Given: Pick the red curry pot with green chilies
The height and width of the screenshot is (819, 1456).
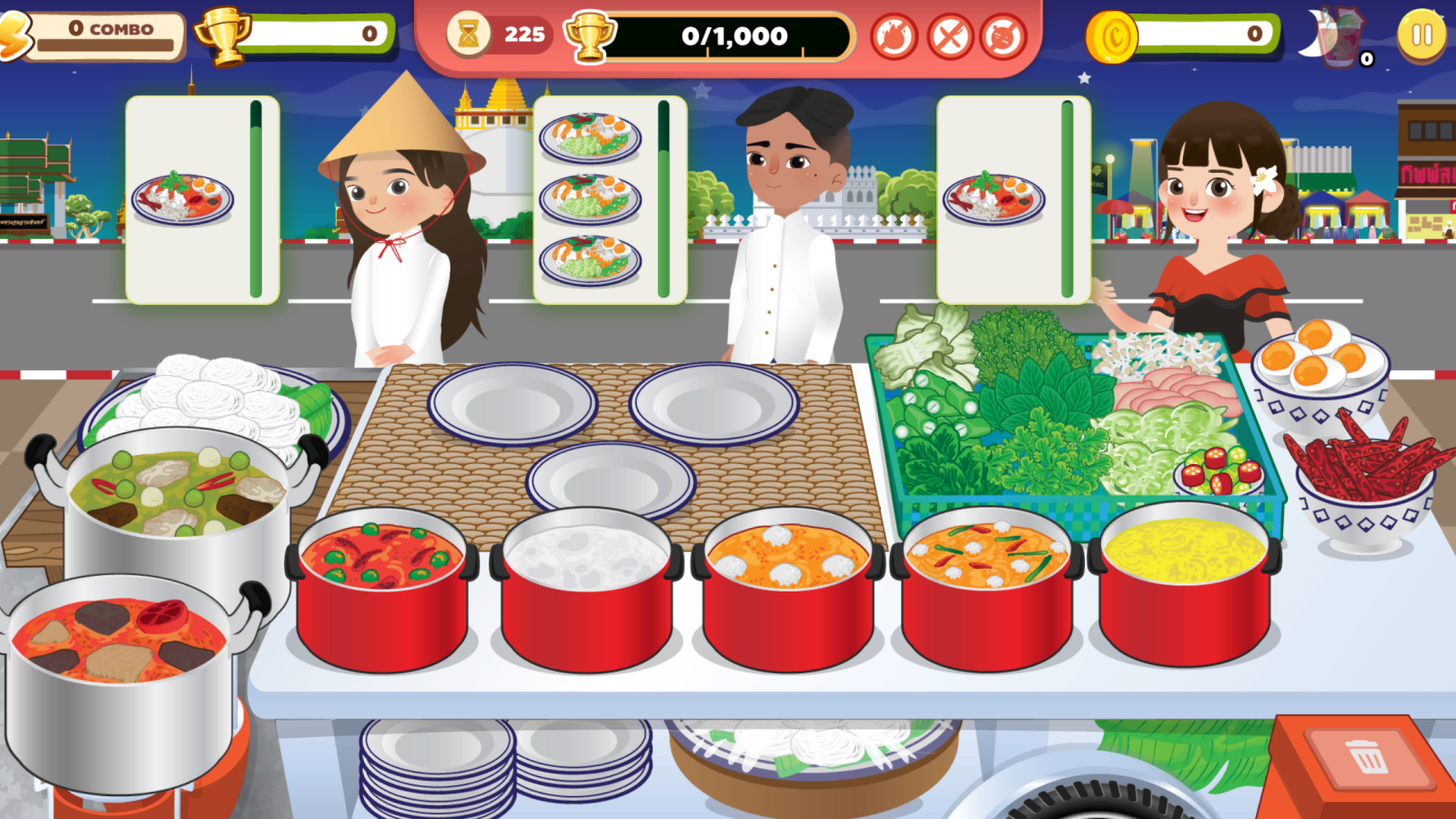Looking at the screenshot, I should pos(381,587).
